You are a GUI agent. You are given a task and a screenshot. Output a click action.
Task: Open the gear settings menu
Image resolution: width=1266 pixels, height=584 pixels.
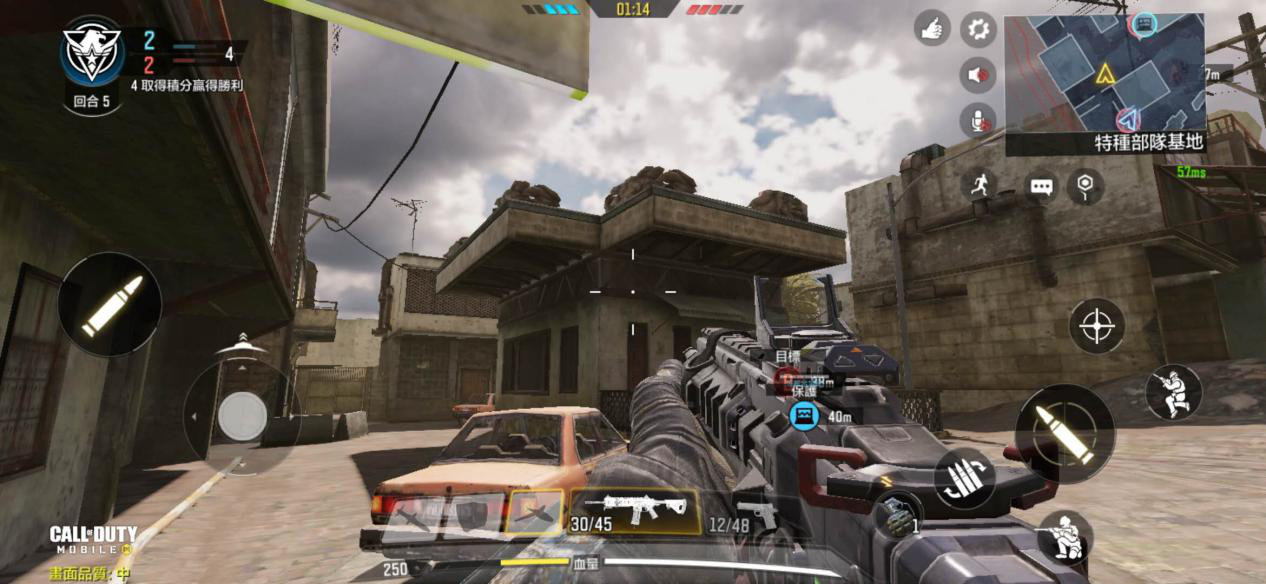(x=978, y=29)
